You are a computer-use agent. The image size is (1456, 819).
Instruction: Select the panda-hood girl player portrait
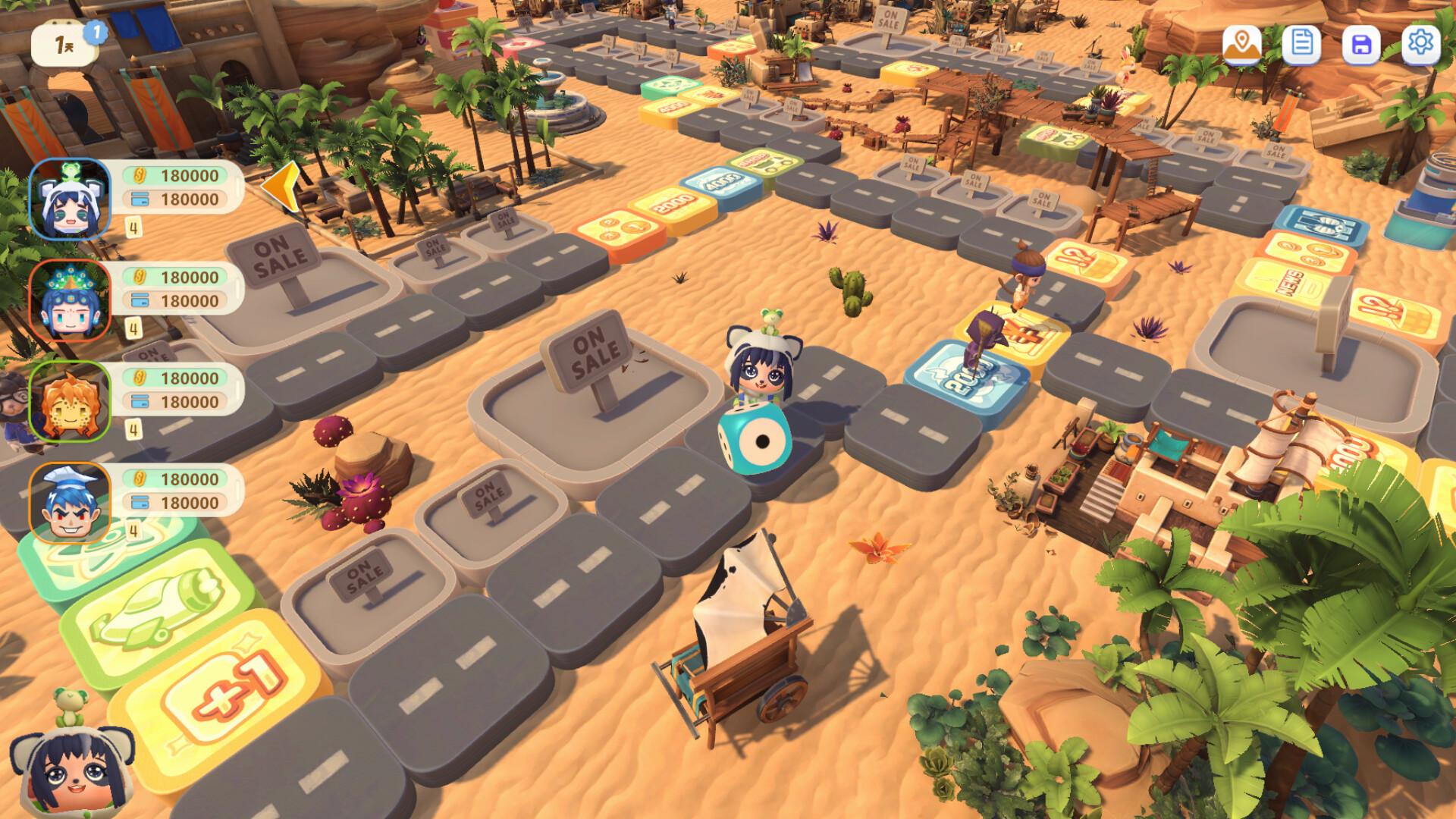point(70,199)
